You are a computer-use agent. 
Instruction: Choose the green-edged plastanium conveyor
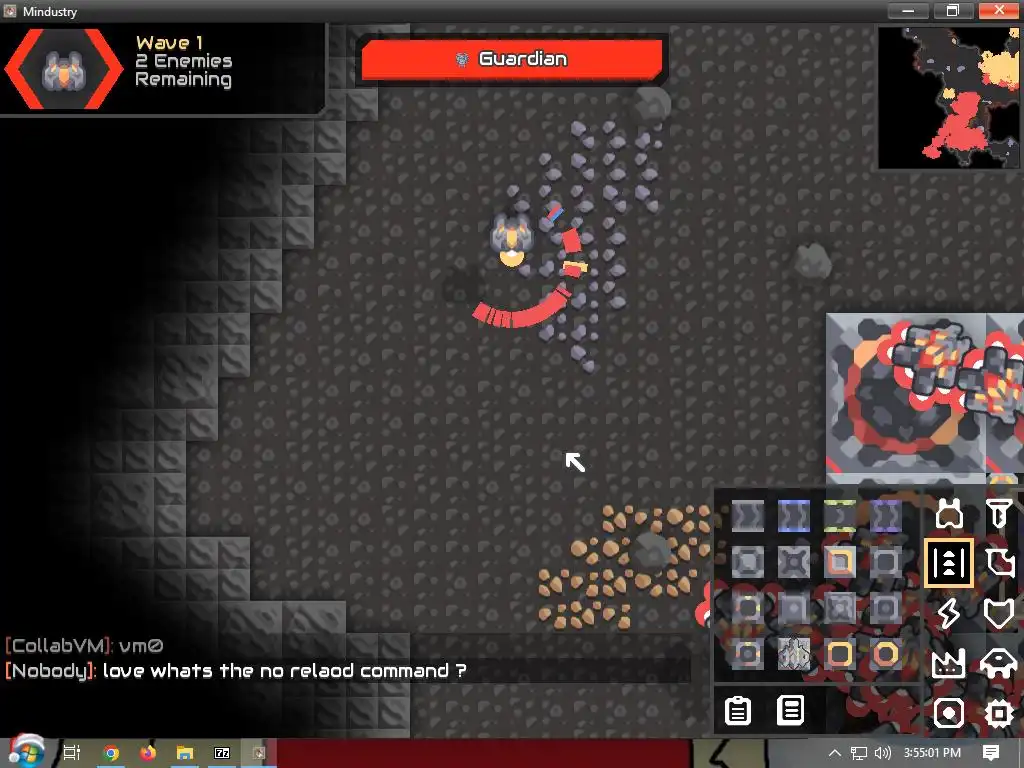pyautogui.click(x=839, y=516)
